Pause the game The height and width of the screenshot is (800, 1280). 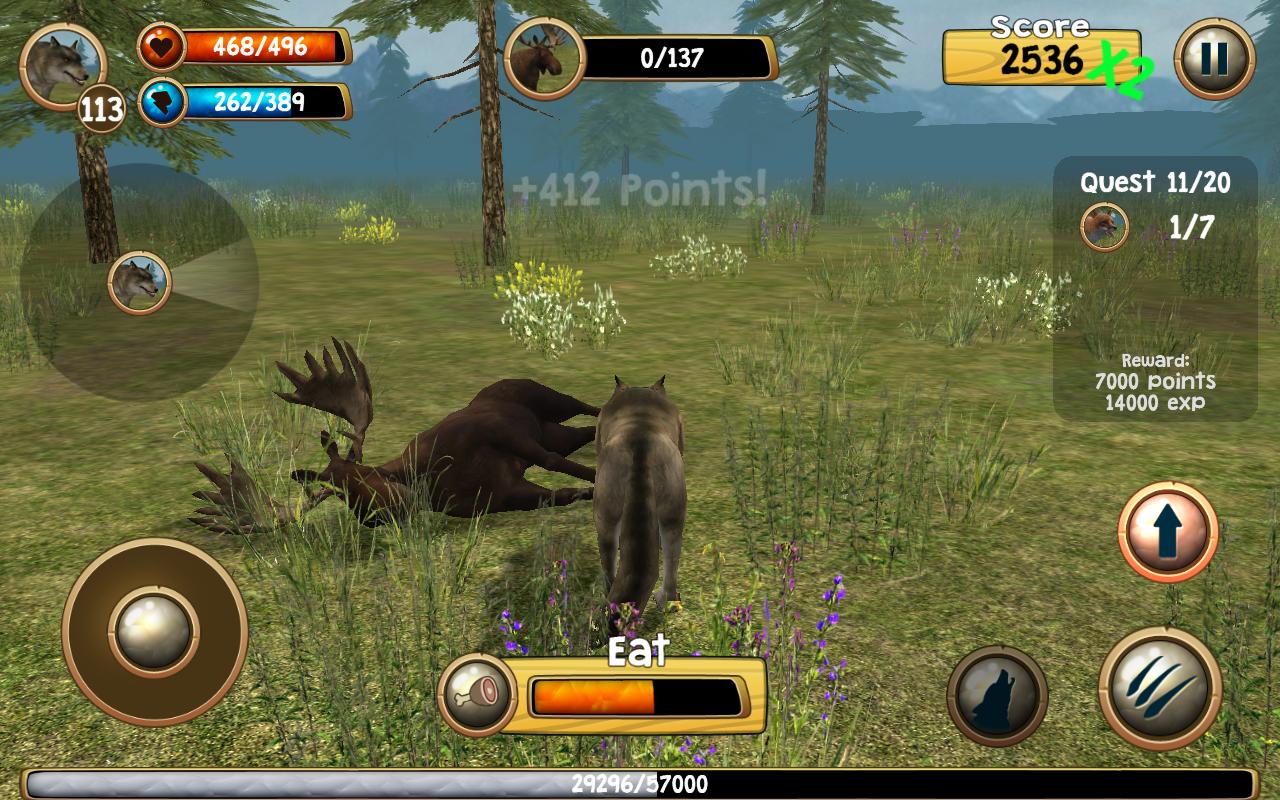[x=1213, y=58]
